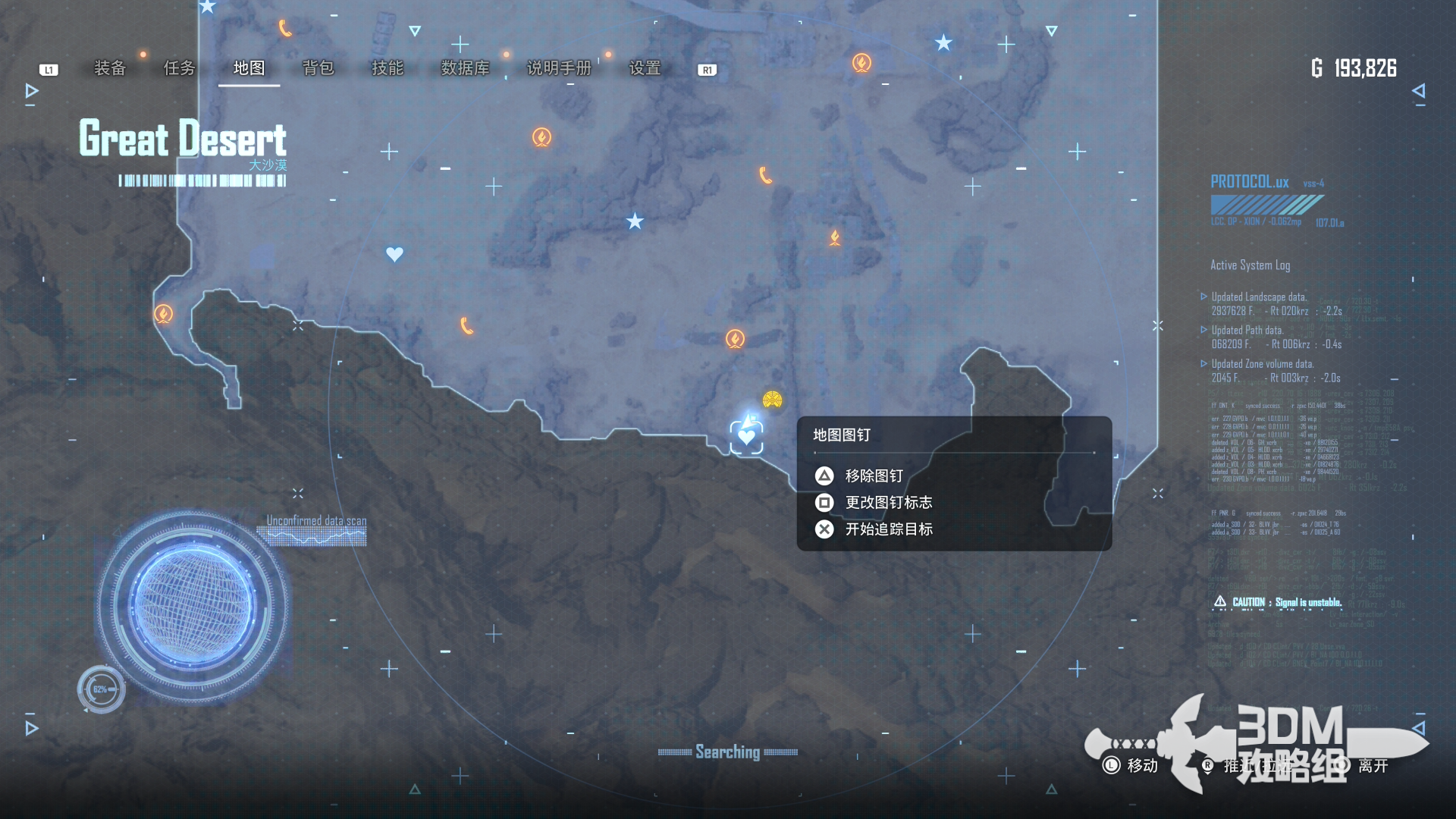
Task: Choose 移除图钉 in the pin menu
Action: click(874, 475)
